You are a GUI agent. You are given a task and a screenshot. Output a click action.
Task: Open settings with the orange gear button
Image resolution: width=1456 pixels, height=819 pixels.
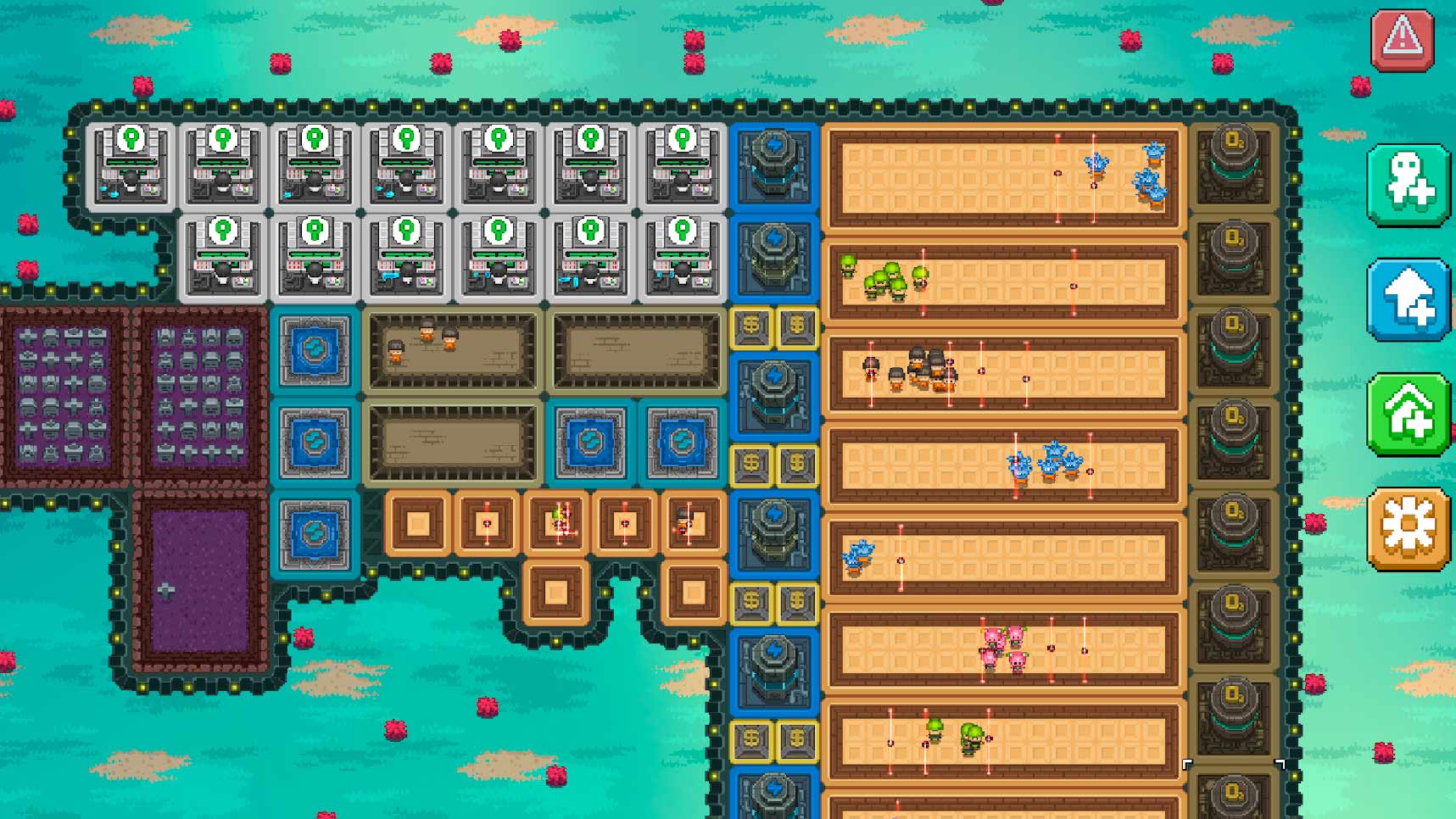(1408, 527)
